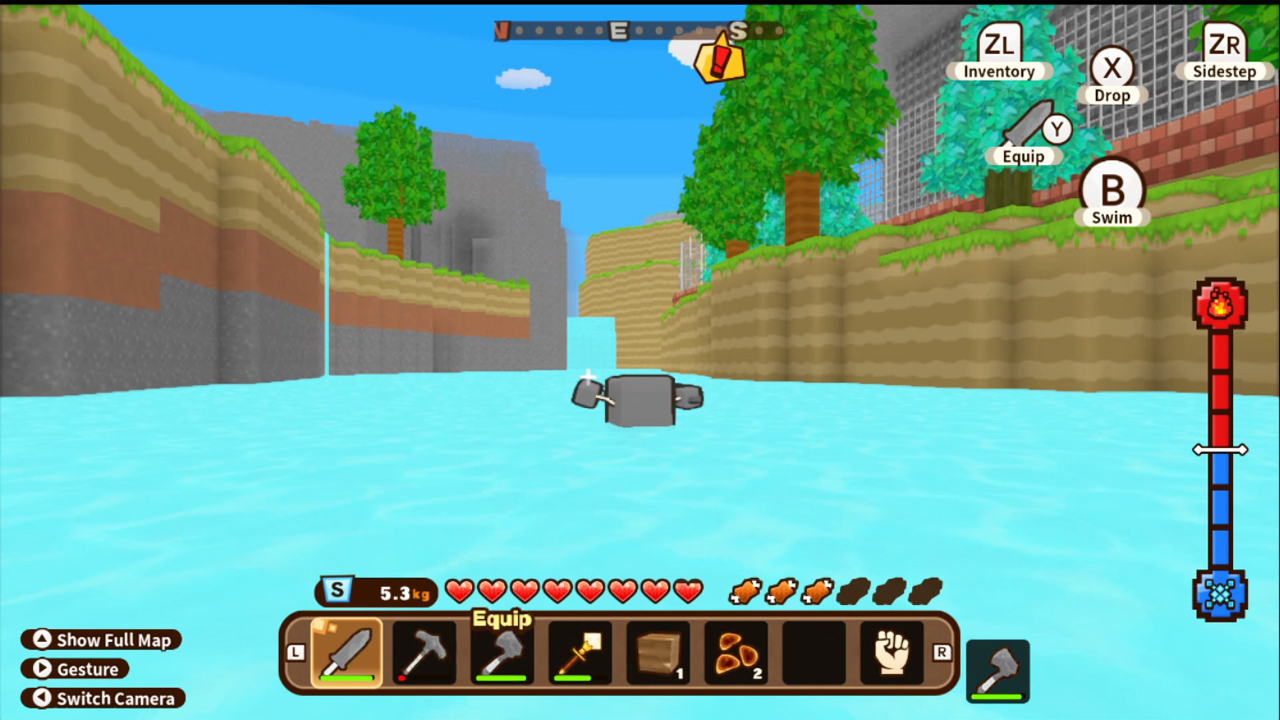Select the sword in the hotbar
Screen dimensions: 1280x720
click(x=345, y=652)
